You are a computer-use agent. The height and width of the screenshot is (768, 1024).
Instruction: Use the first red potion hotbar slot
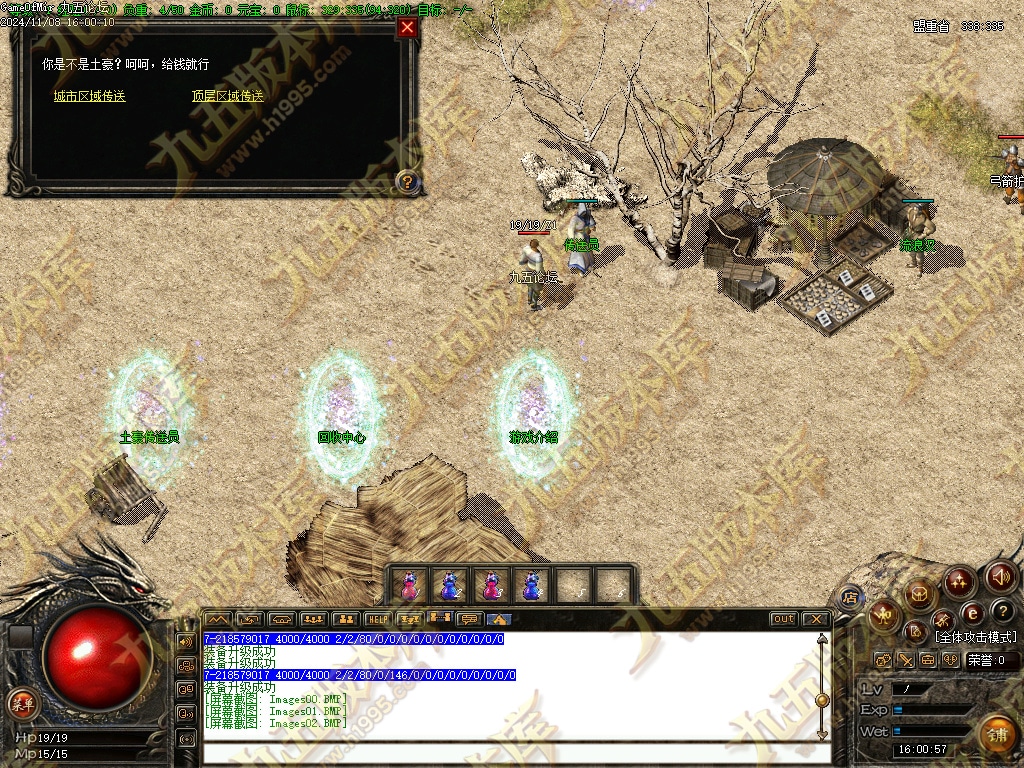coord(409,585)
